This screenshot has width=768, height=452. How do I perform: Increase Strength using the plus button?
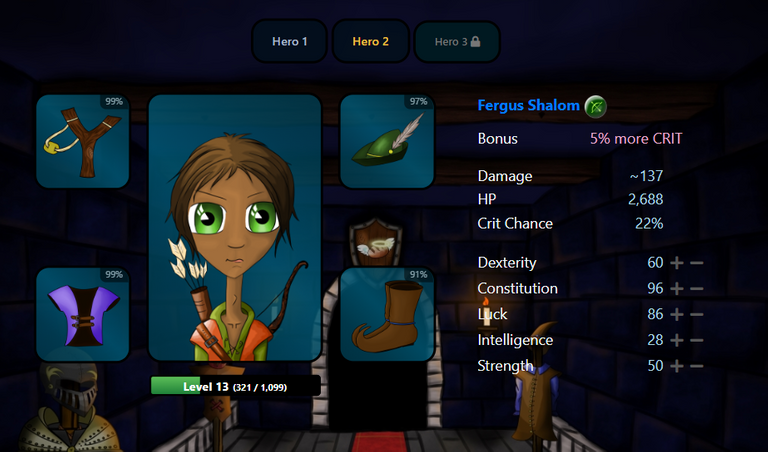click(677, 367)
